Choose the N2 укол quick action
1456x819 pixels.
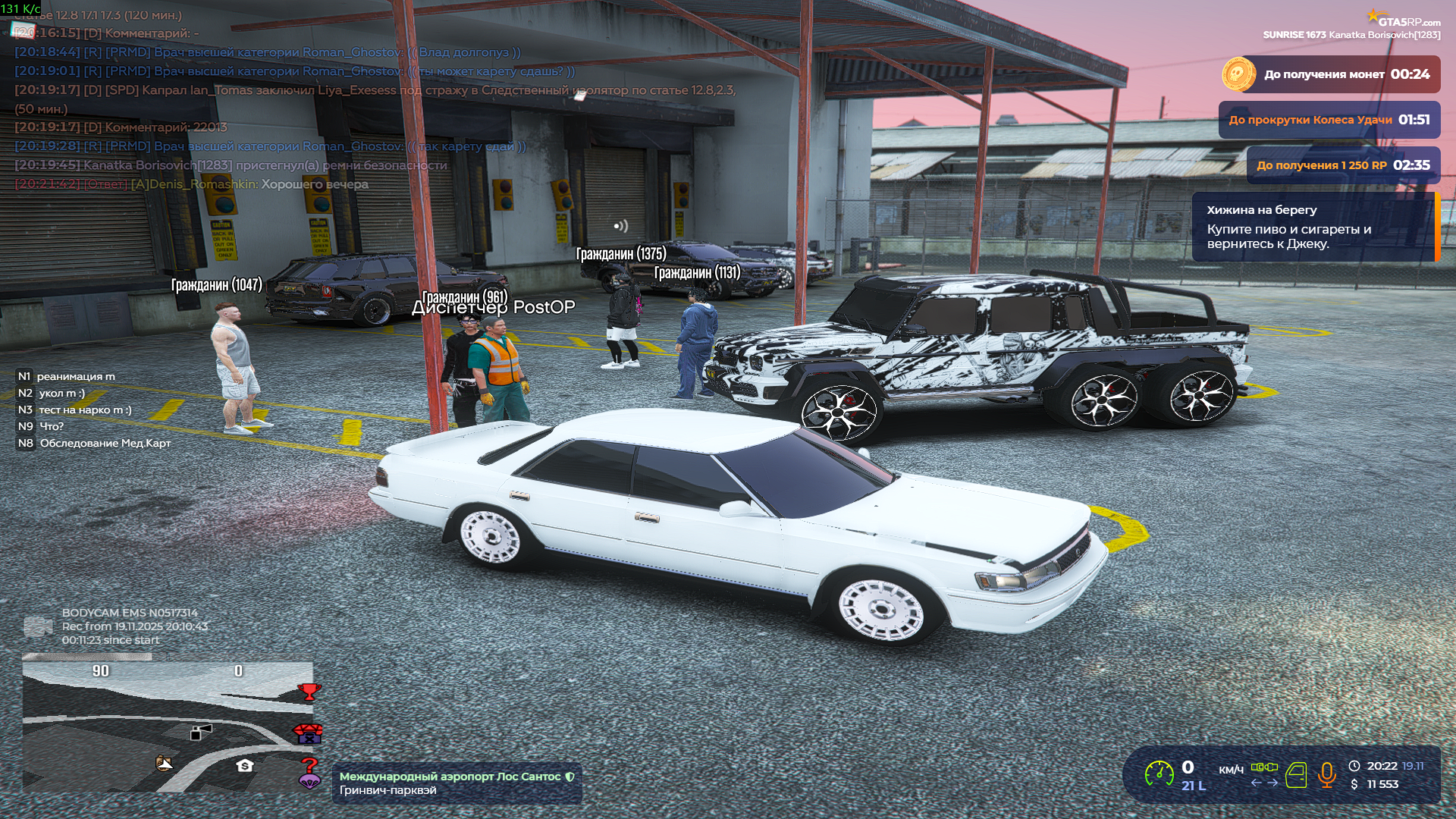pos(52,393)
